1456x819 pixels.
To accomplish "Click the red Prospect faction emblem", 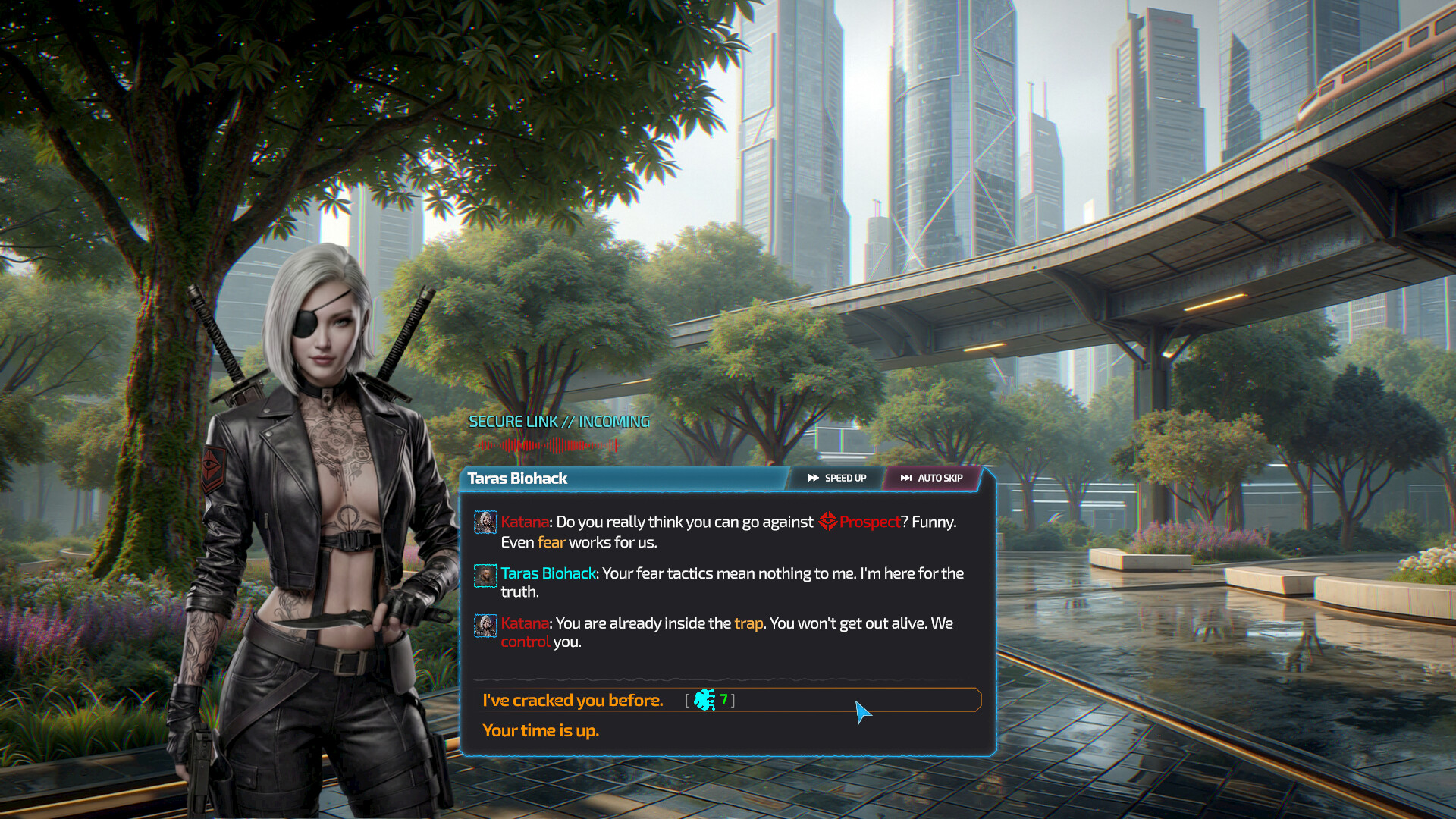I will 829,522.
